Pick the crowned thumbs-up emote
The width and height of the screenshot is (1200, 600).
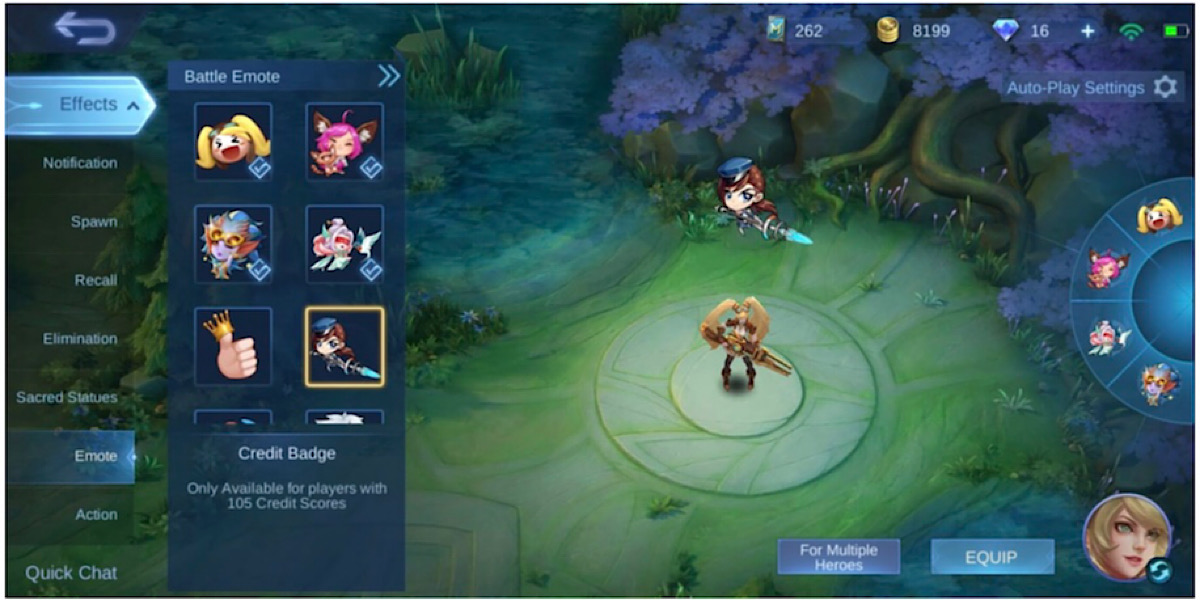(x=233, y=346)
